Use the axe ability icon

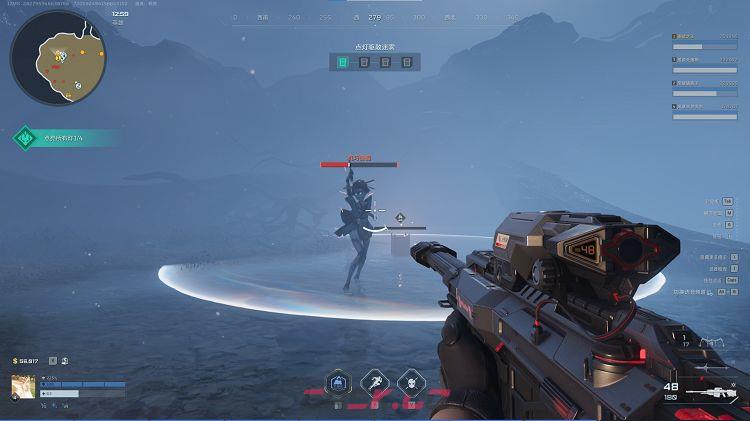375,382
